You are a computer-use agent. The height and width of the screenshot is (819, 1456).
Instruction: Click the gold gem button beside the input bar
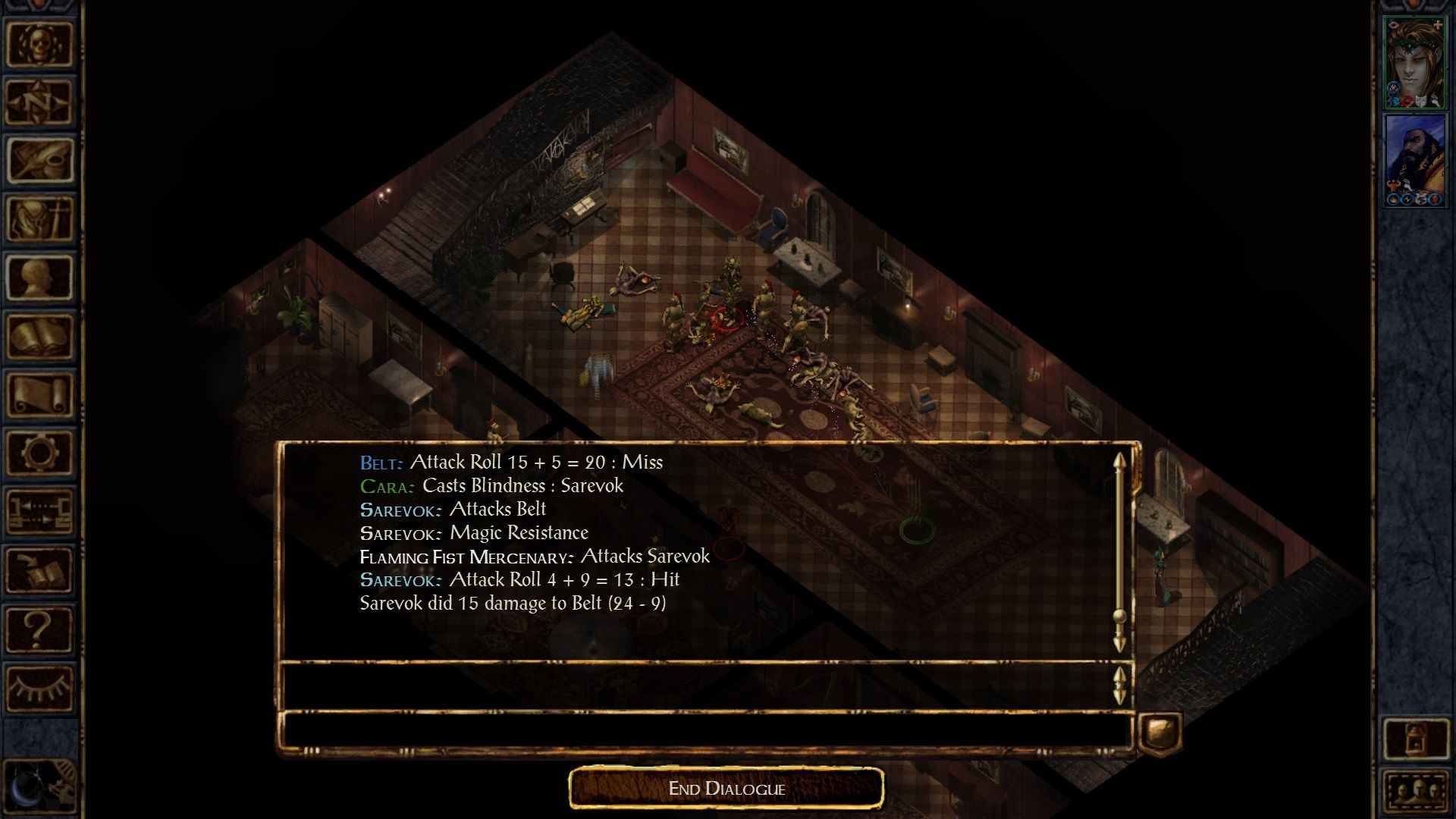click(x=1159, y=733)
